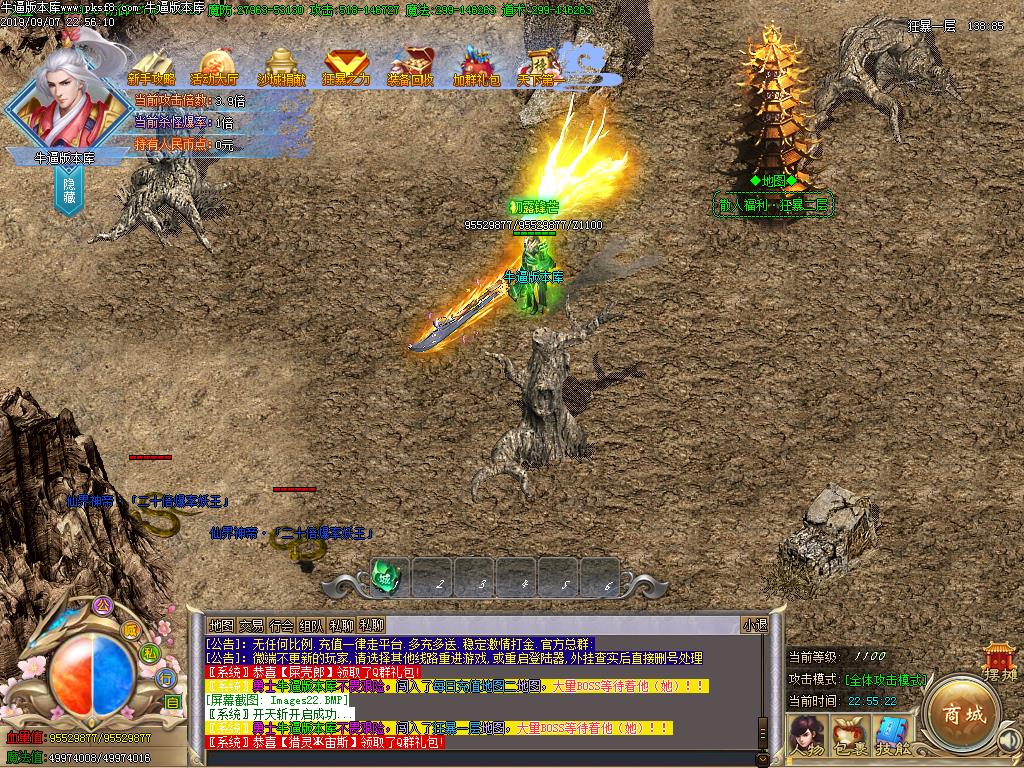Image resolution: width=1024 pixels, height=768 pixels.
Task: Click the white-haired character portrait
Action: (68, 95)
